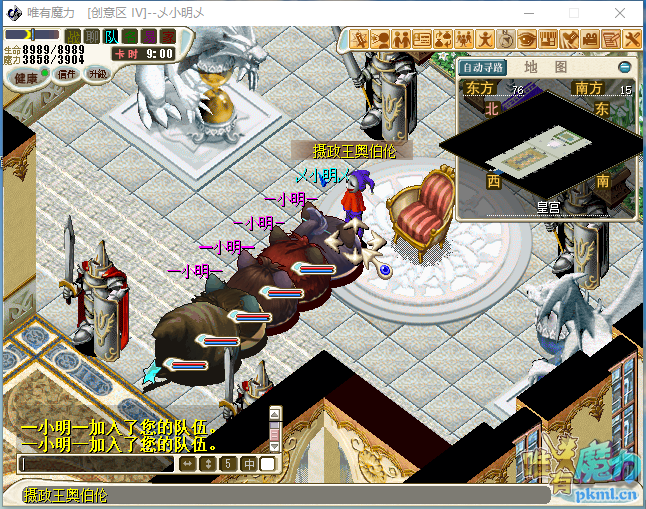The width and height of the screenshot is (646, 509).
Task: Toggle the 聊 (chat) mode button
Action: coord(92,36)
